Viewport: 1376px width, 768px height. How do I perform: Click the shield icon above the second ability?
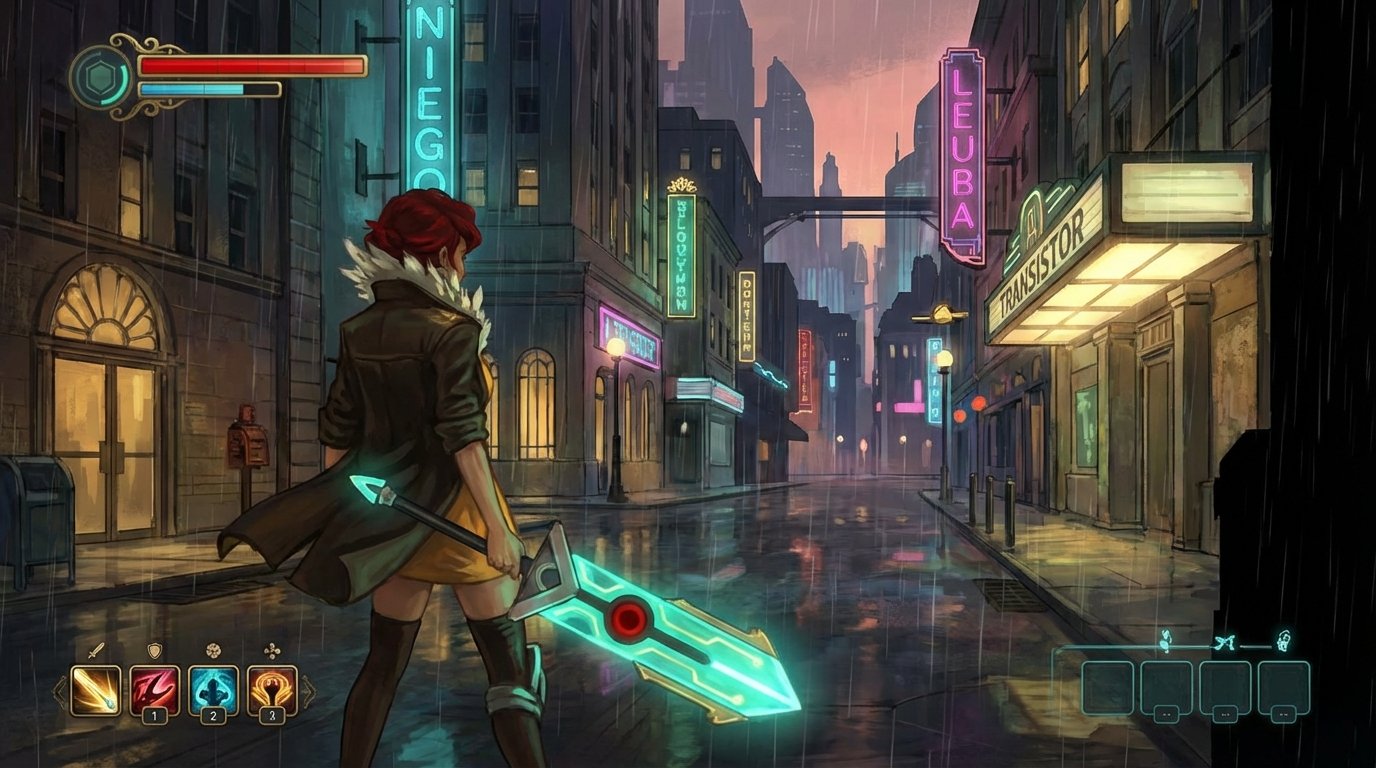154,650
